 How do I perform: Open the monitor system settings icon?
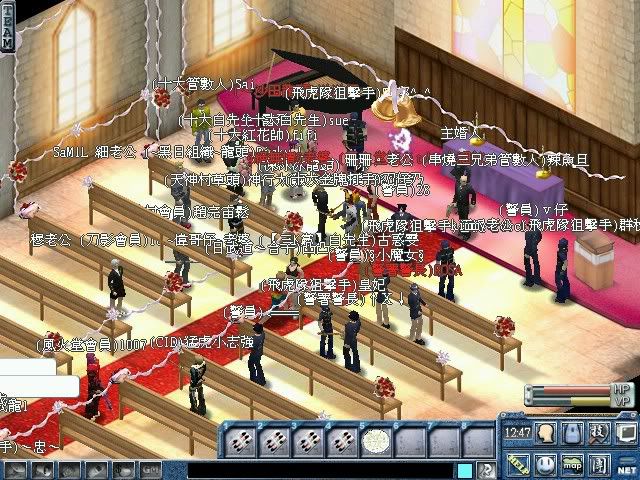coord(624,432)
